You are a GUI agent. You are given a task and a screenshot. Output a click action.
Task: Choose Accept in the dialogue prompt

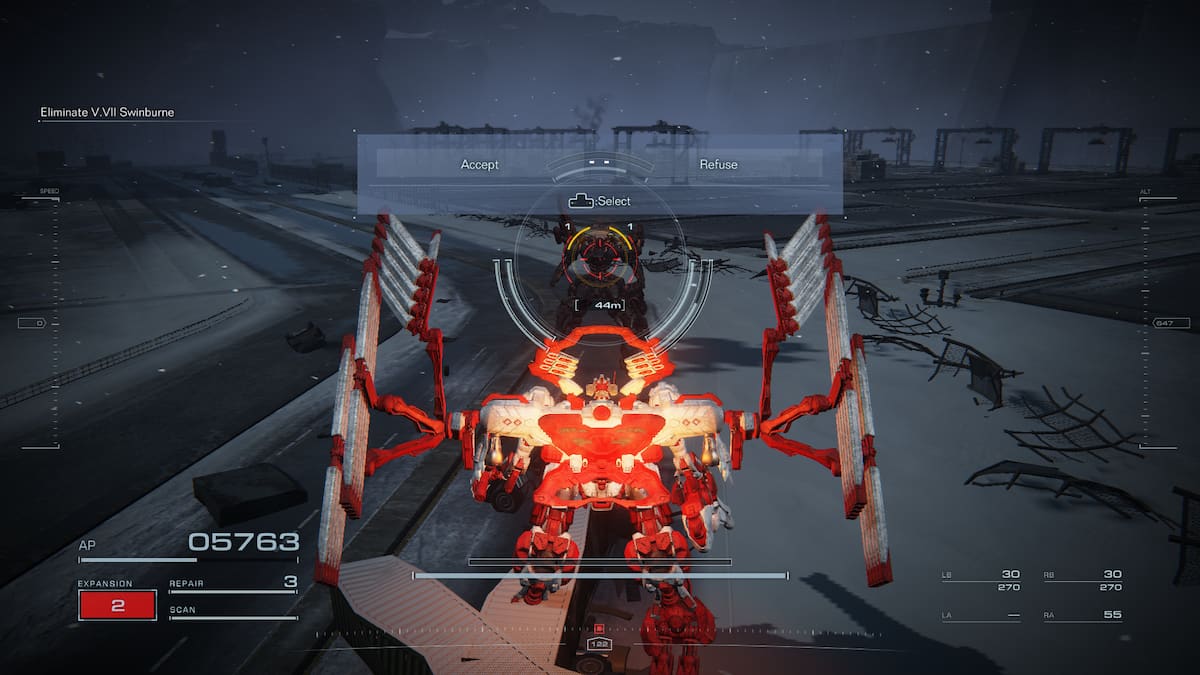(x=479, y=164)
